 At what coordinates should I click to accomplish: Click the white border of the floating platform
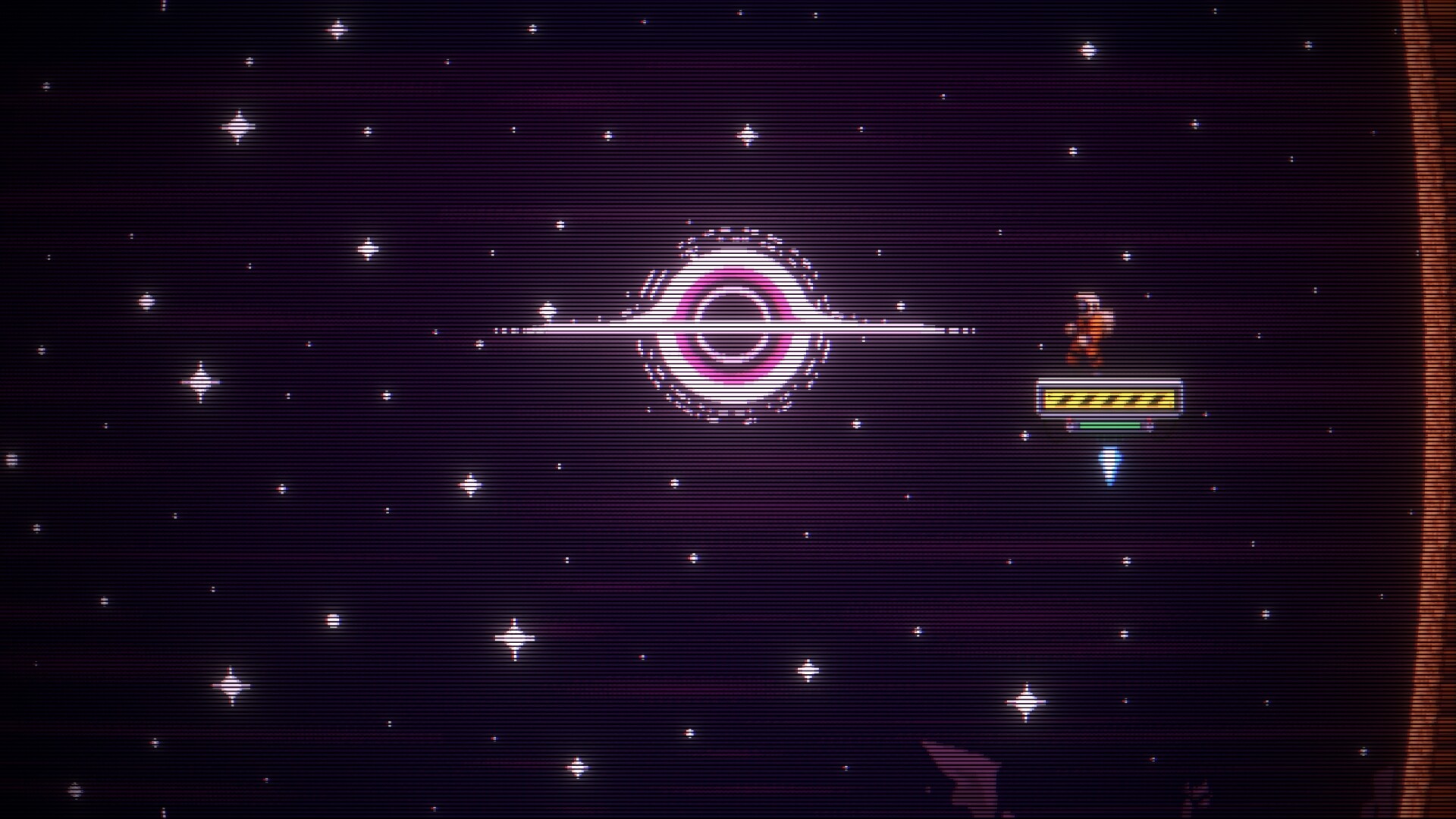click(x=1109, y=381)
